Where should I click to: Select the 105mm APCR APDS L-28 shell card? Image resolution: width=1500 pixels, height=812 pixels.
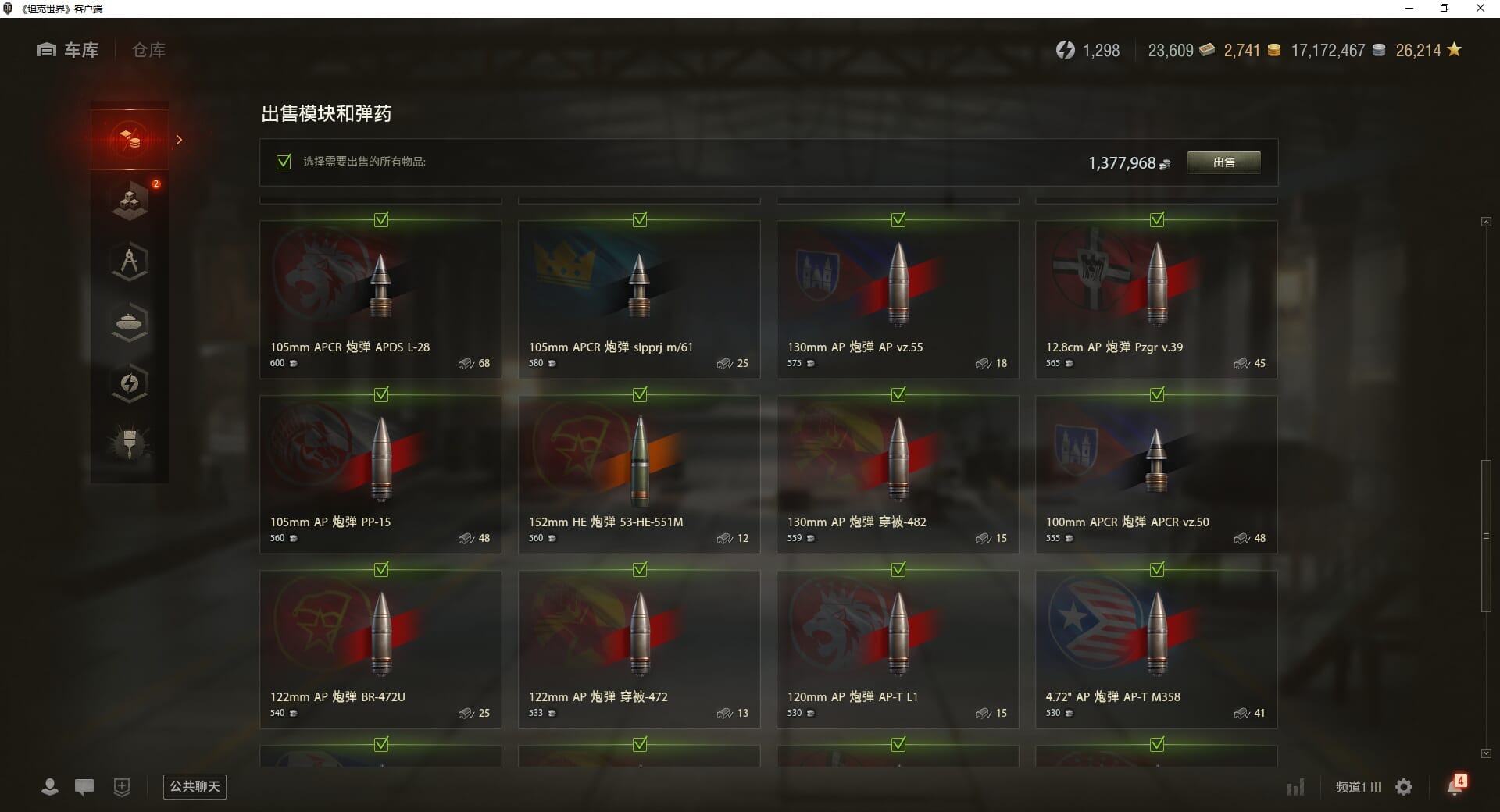[x=380, y=300]
